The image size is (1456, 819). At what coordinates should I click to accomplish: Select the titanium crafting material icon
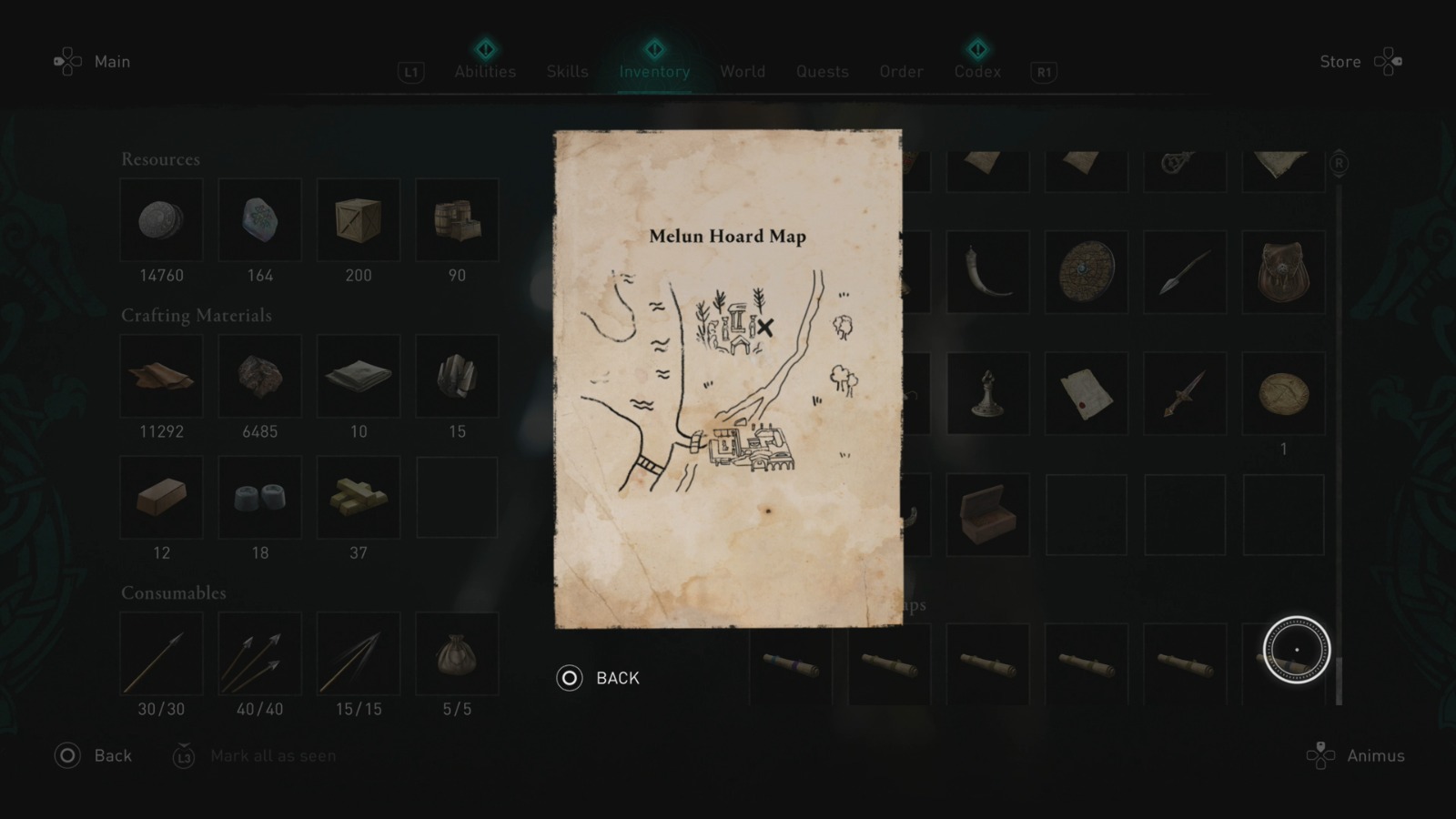(x=456, y=376)
